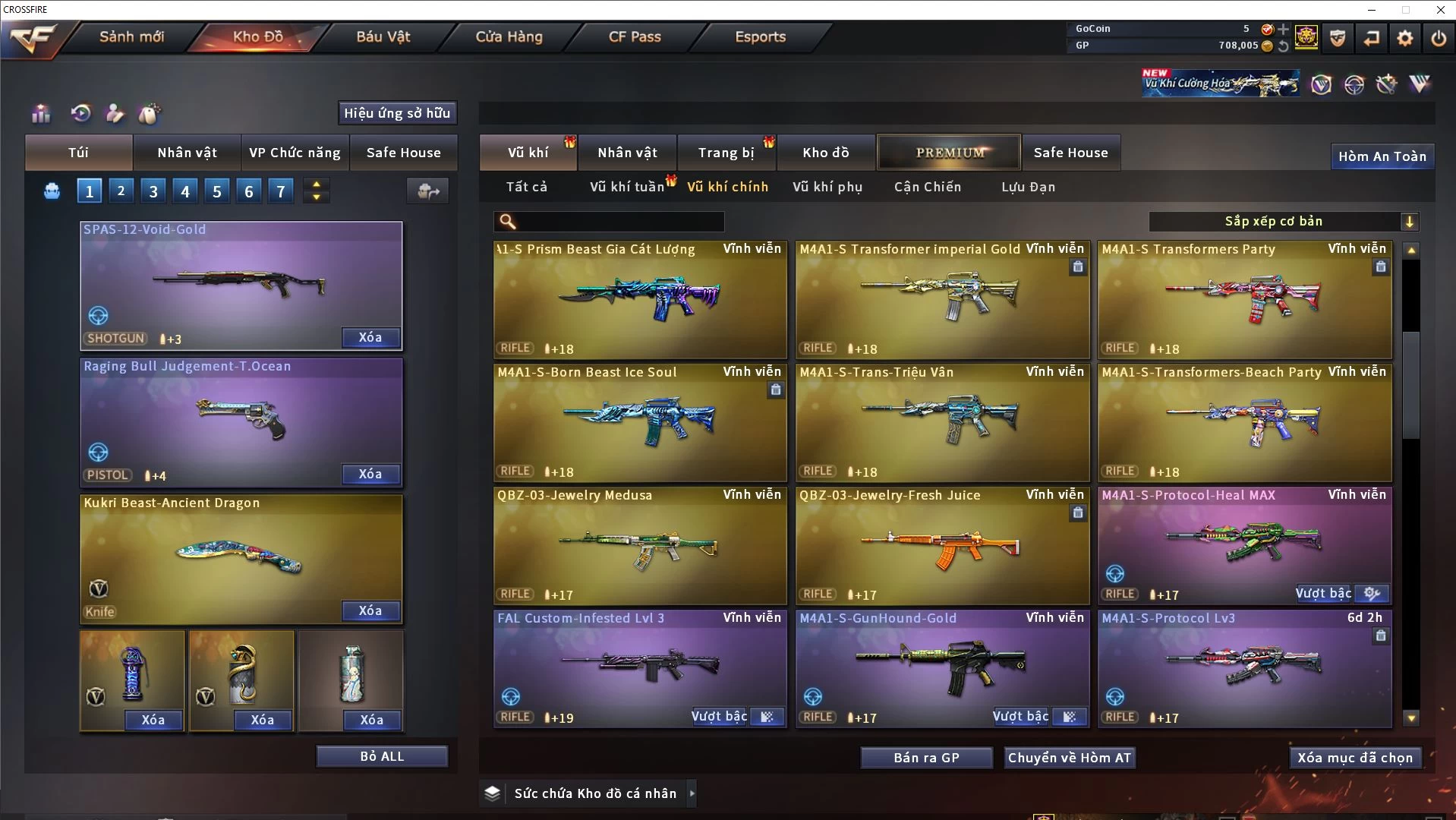The image size is (1456, 820).
Task: Sell selected item with Bán ra GP
Action: 926,758
